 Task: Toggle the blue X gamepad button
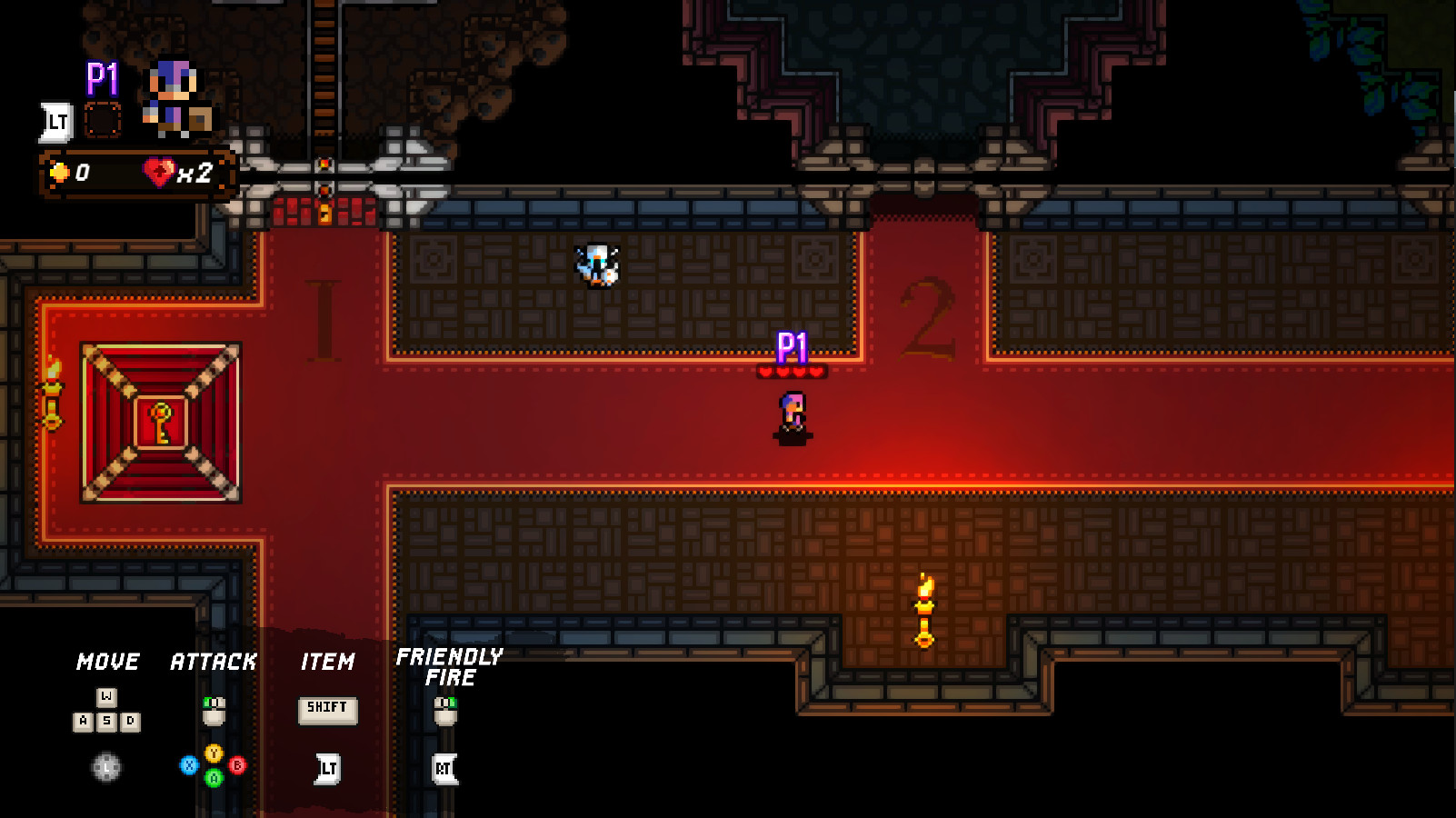tap(189, 764)
